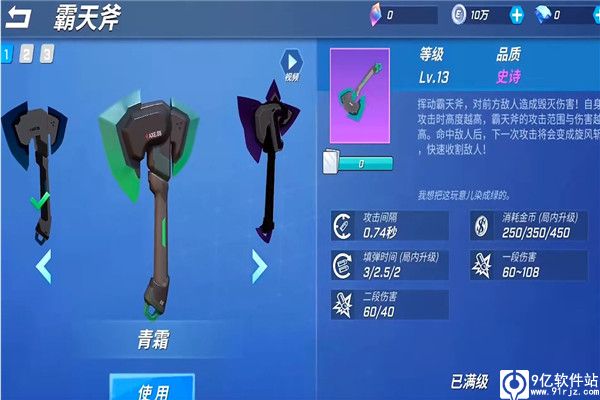Click the 二段伤害 second-stage damage icon

[x=341, y=304]
